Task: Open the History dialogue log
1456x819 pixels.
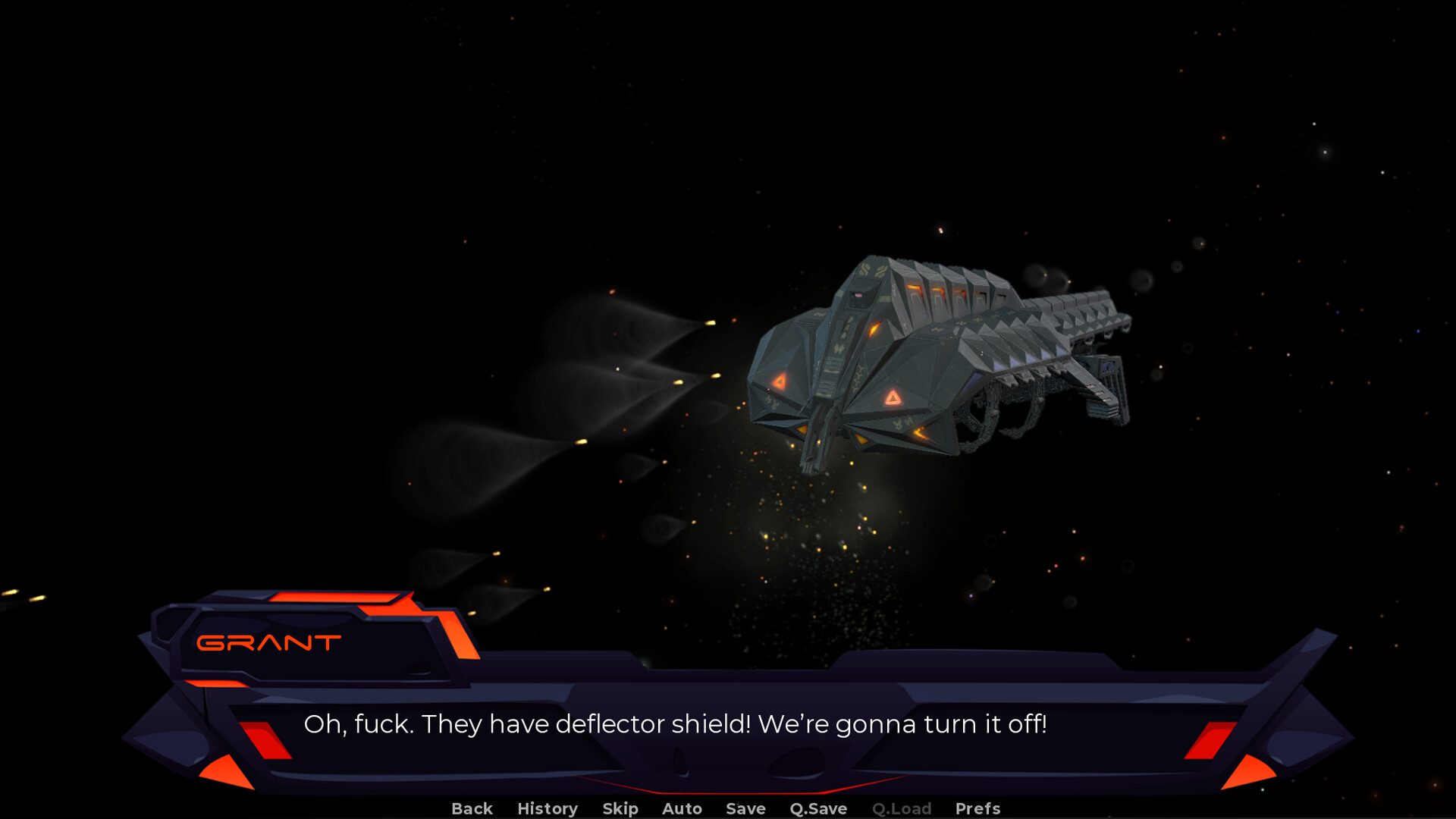Action: point(547,808)
